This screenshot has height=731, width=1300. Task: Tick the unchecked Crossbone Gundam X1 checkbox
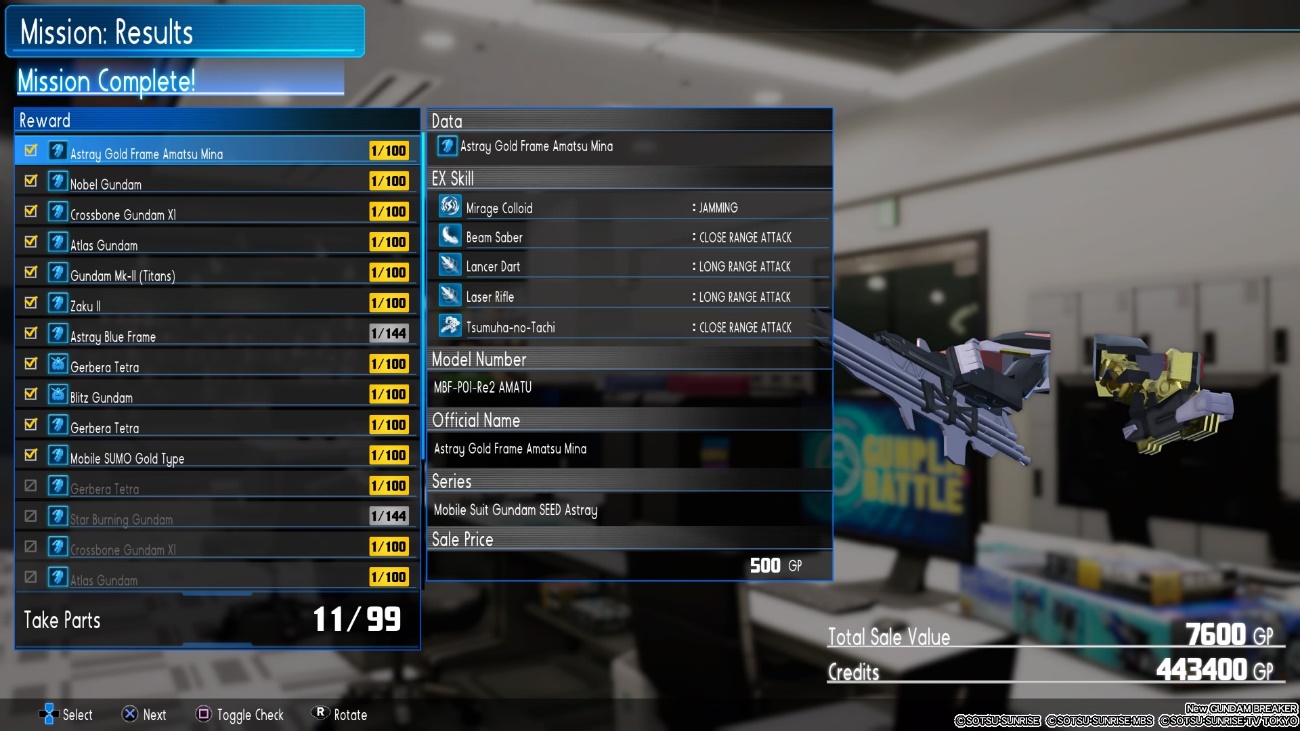(x=31, y=547)
